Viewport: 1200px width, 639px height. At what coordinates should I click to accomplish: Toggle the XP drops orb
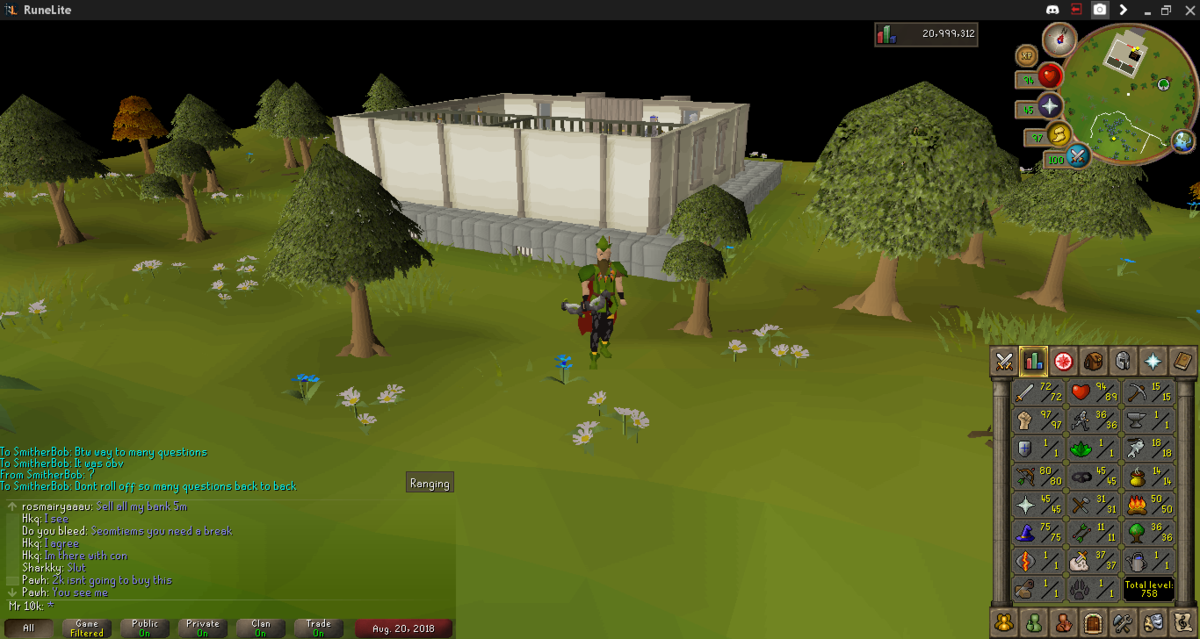1026,55
